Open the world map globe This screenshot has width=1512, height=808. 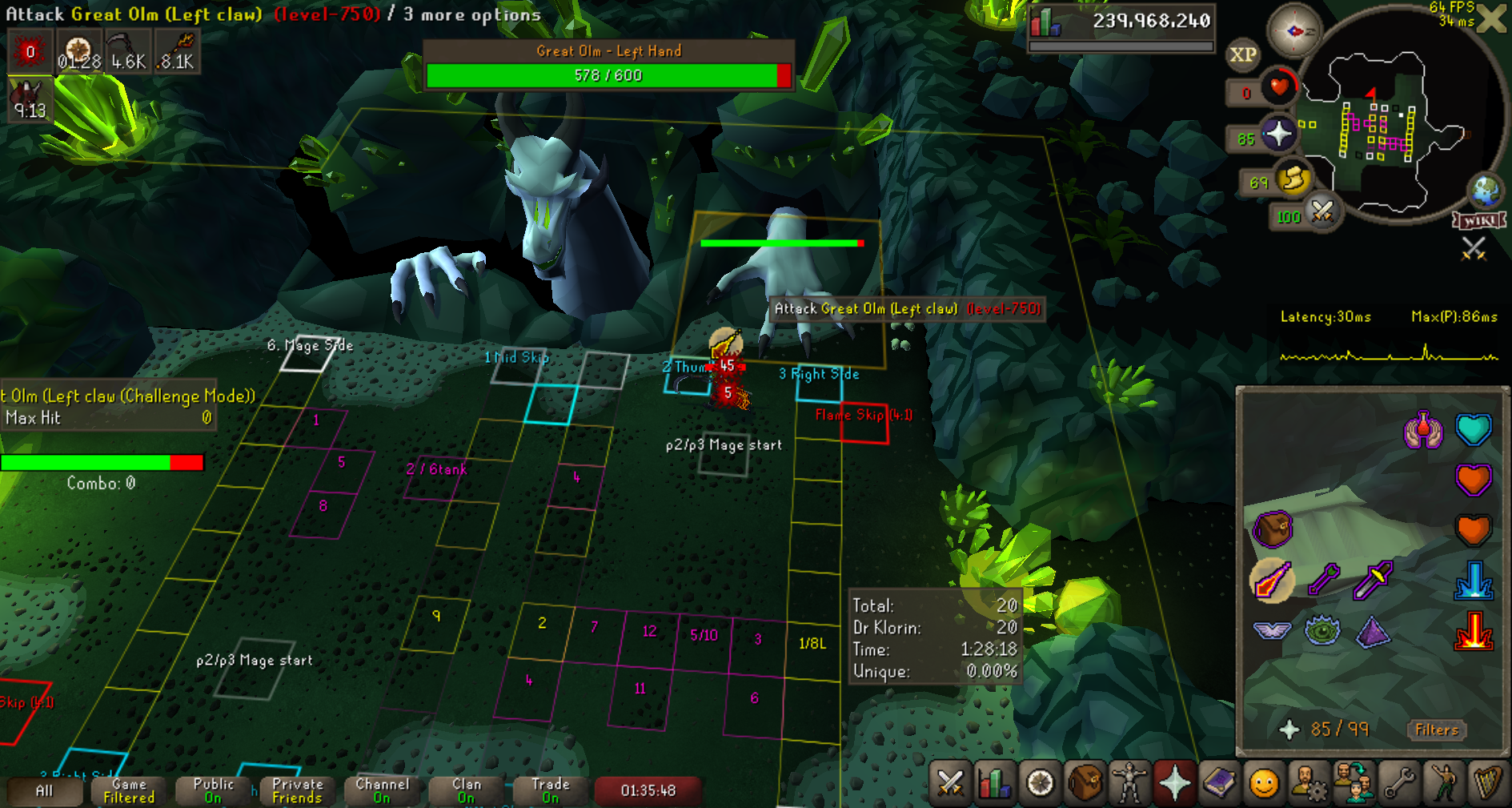1486,190
